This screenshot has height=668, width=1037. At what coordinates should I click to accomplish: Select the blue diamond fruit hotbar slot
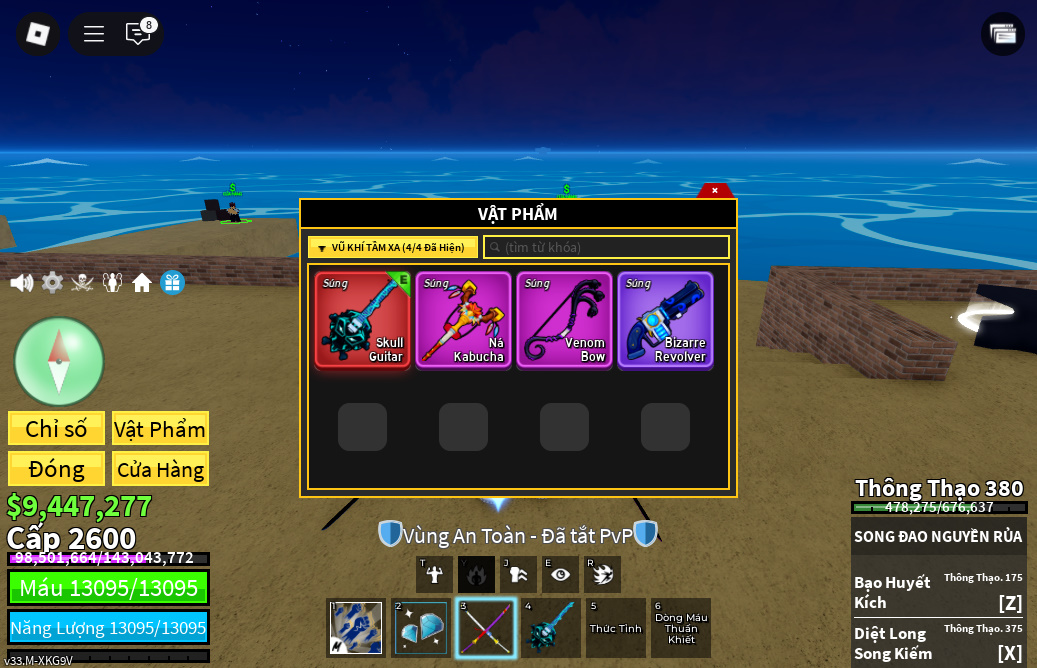[421, 628]
